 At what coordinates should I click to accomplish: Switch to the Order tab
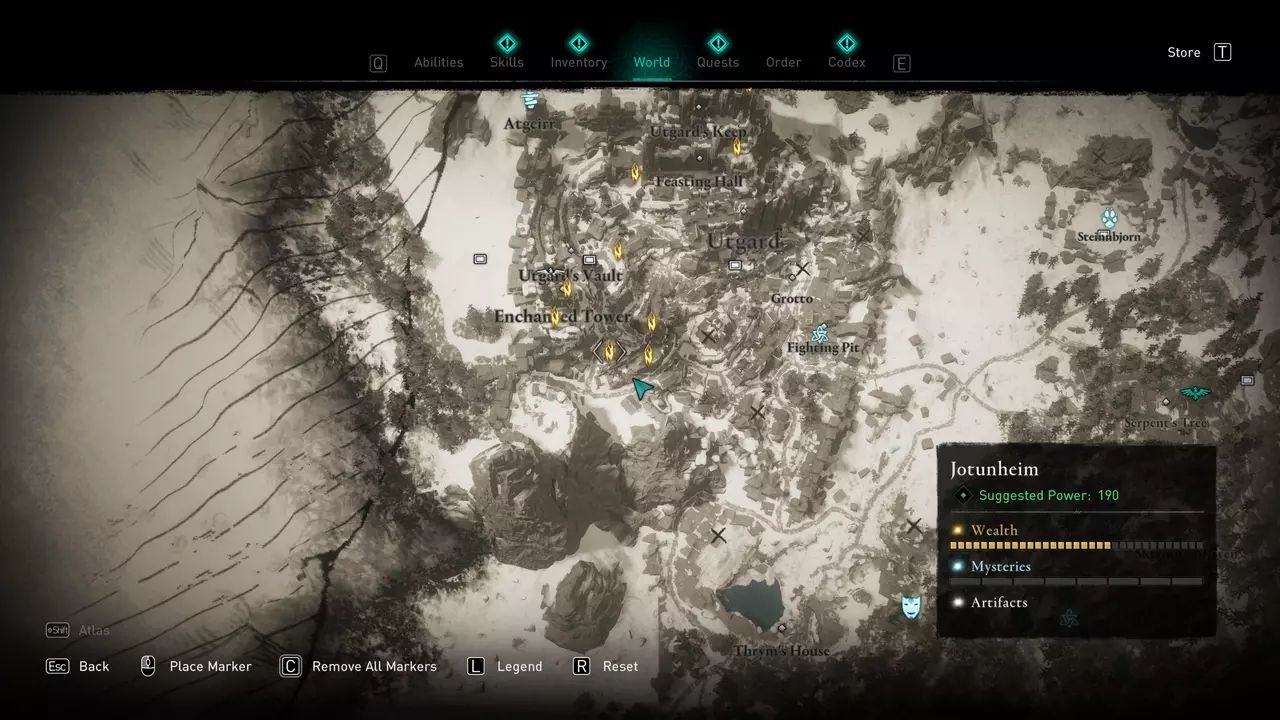(x=783, y=62)
